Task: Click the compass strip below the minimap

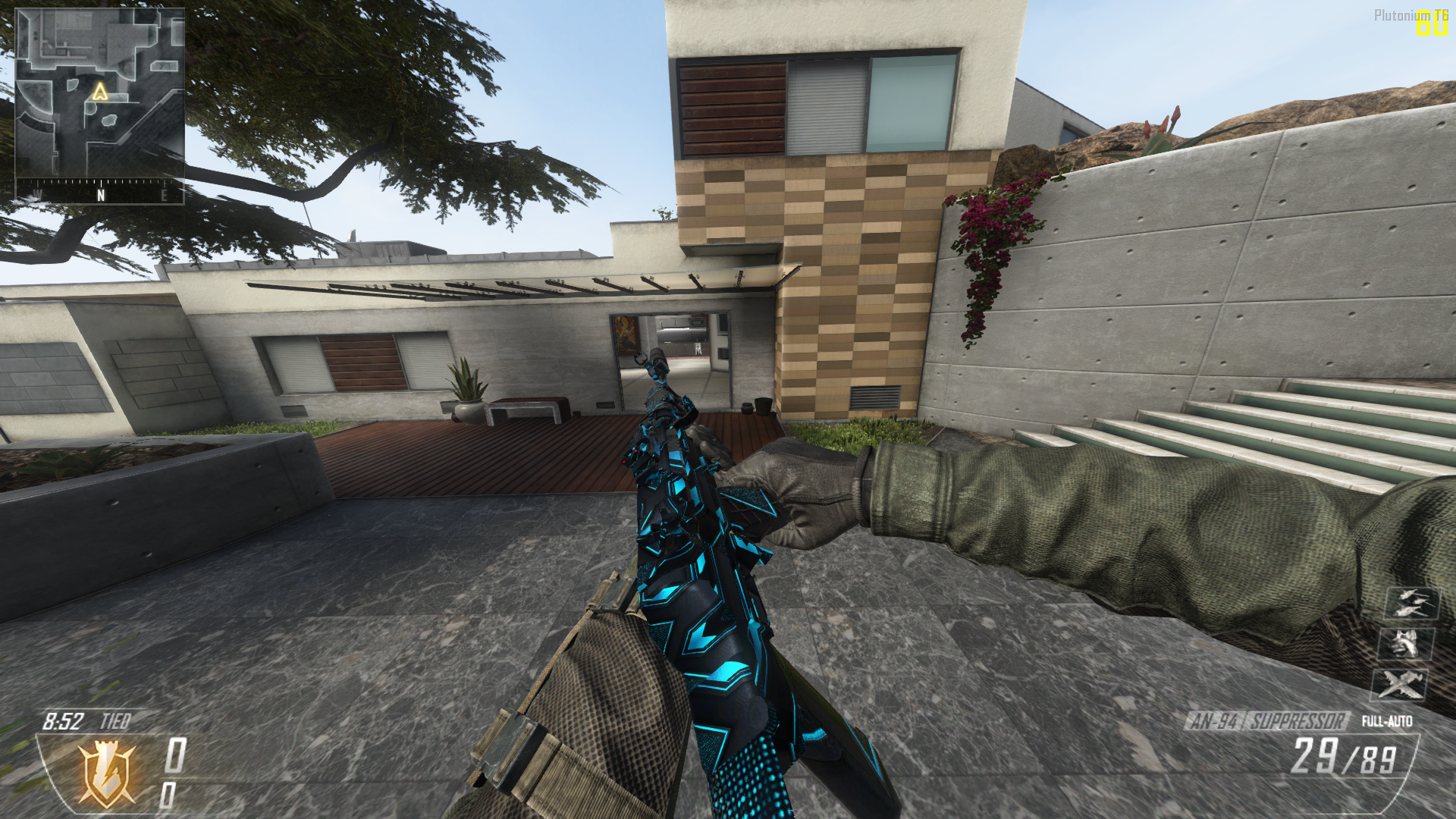Action: [x=99, y=192]
